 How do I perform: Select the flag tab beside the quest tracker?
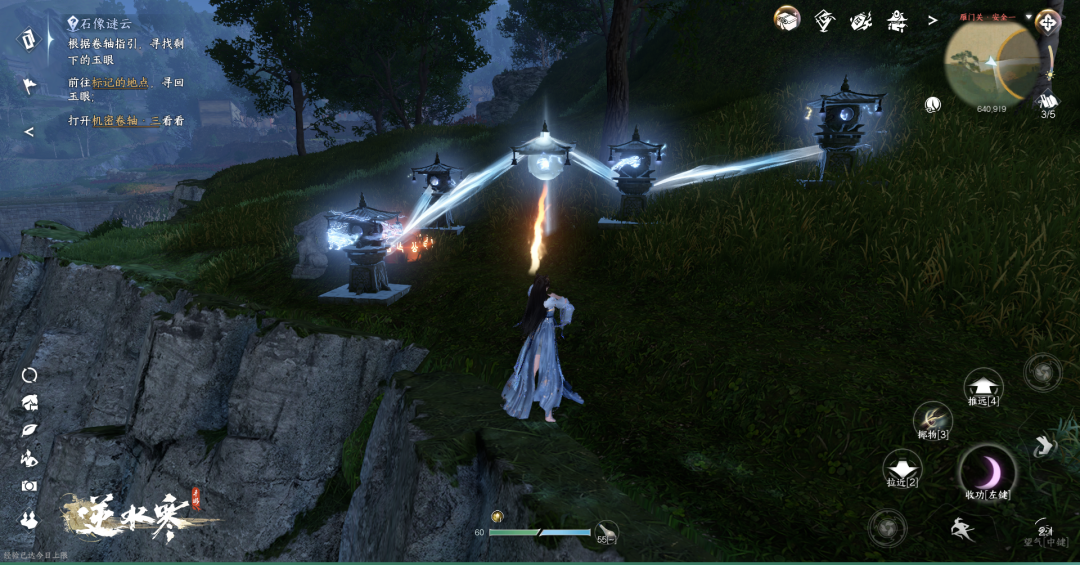click(x=29, y=86)
